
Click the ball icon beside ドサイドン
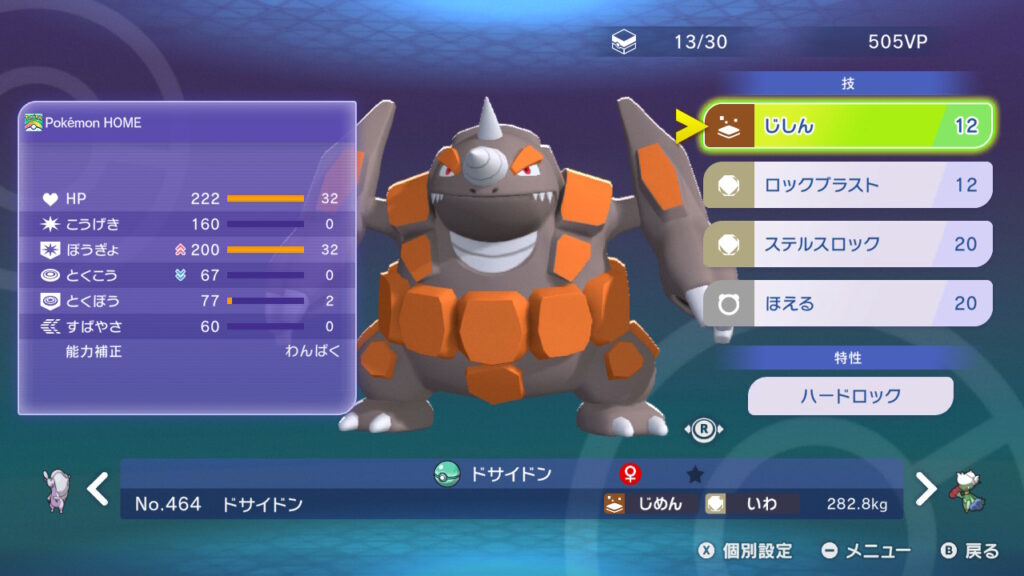coord(446,474)
